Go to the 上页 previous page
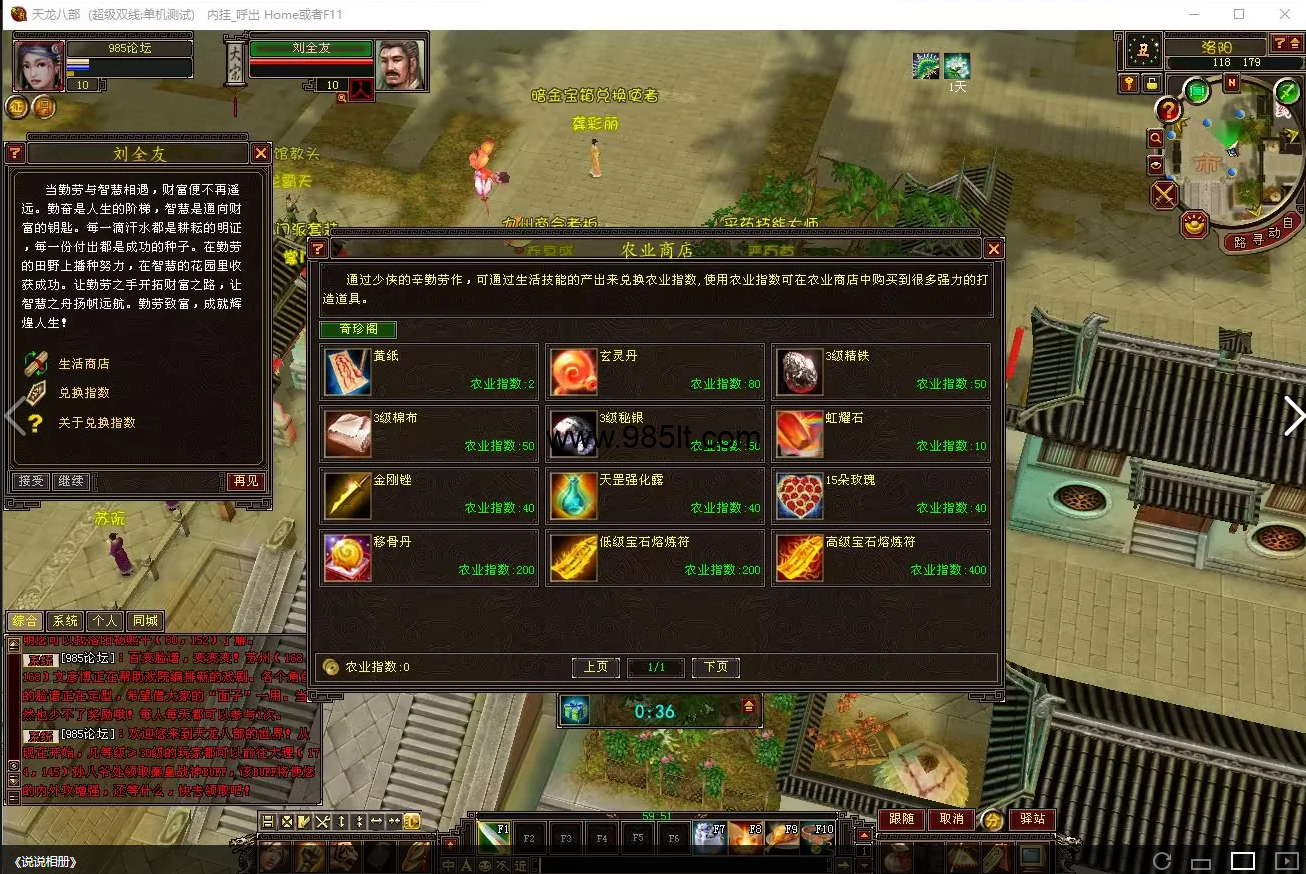Screen dimensions: 1306x874 596,667
